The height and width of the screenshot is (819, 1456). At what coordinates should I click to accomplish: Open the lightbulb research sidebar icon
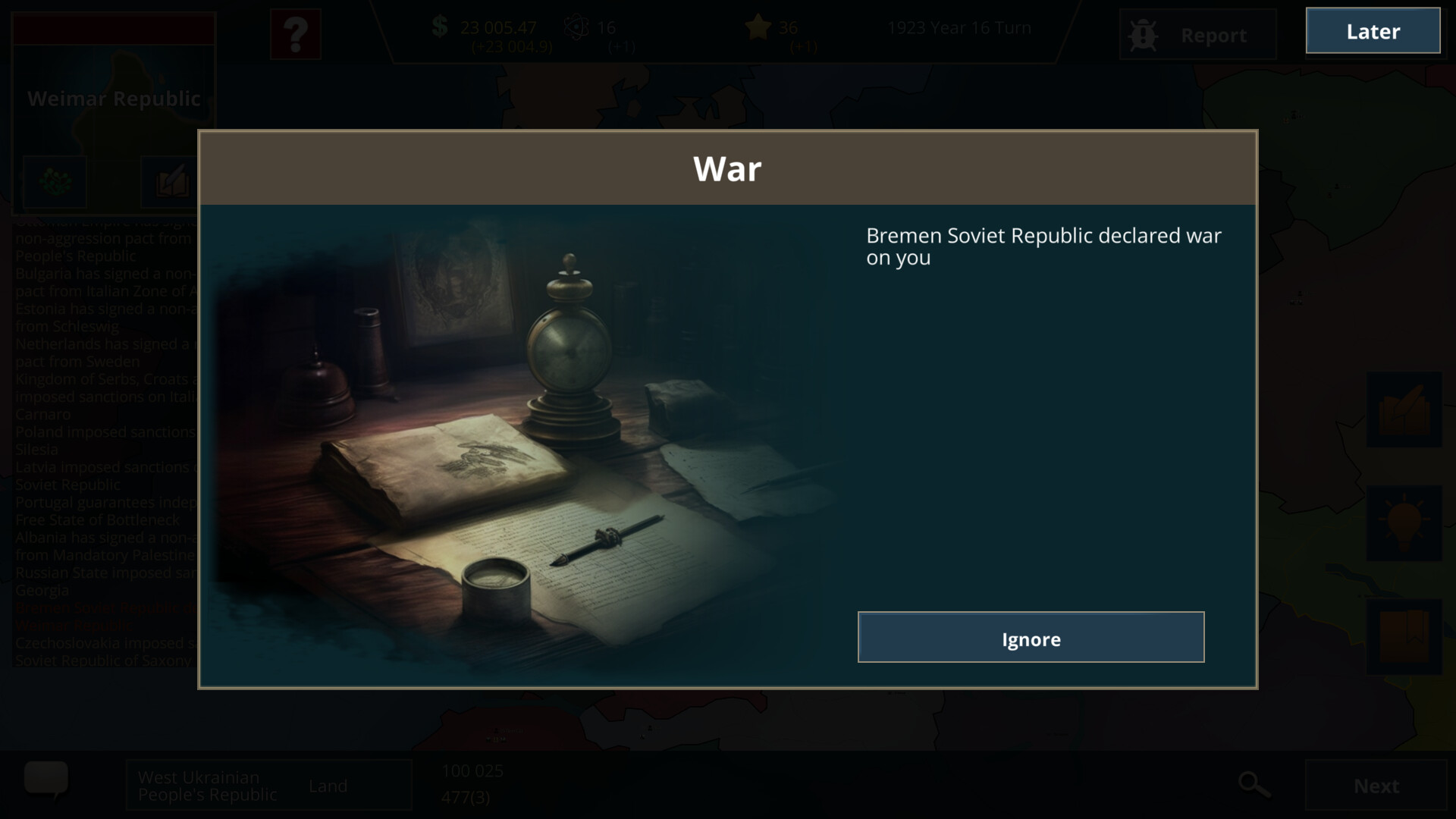coord(1404,523)
